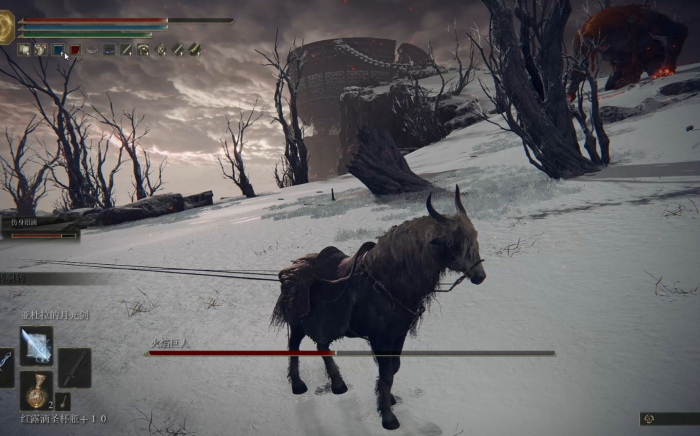
Task: Select the Adula's Moonblade spell slot
Action: point(36,345)
